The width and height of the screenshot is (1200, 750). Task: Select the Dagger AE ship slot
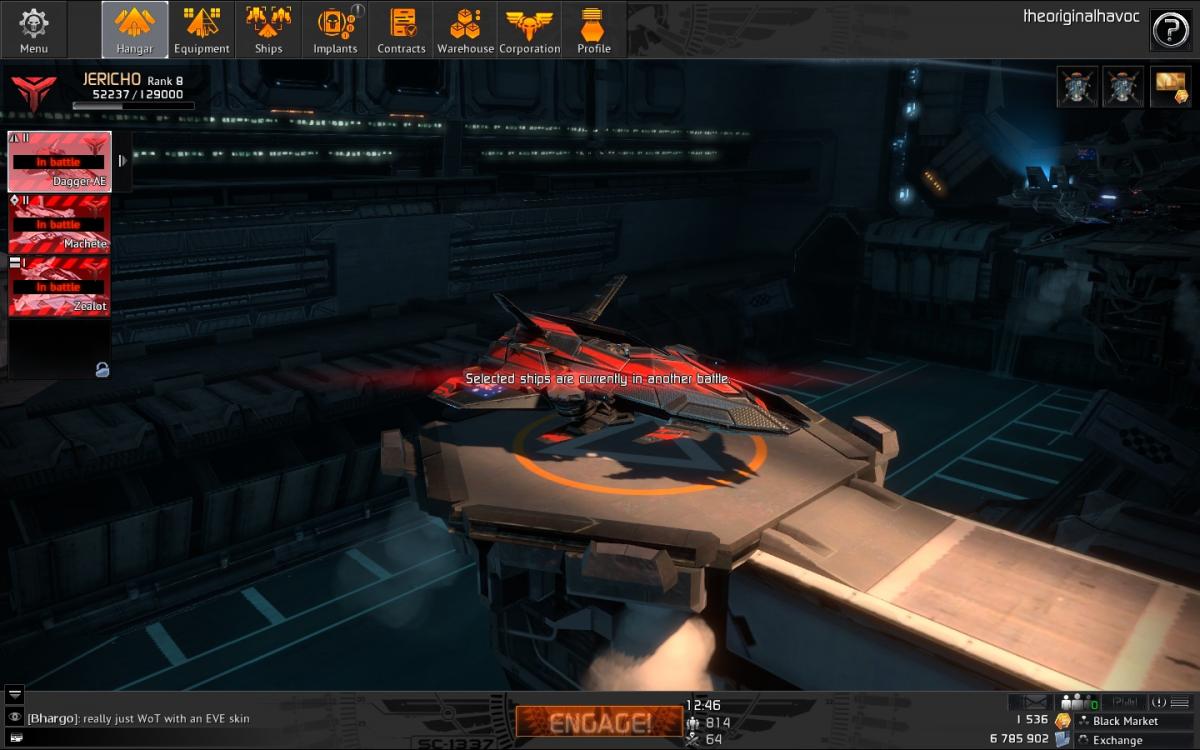click(x=59, y=161)
